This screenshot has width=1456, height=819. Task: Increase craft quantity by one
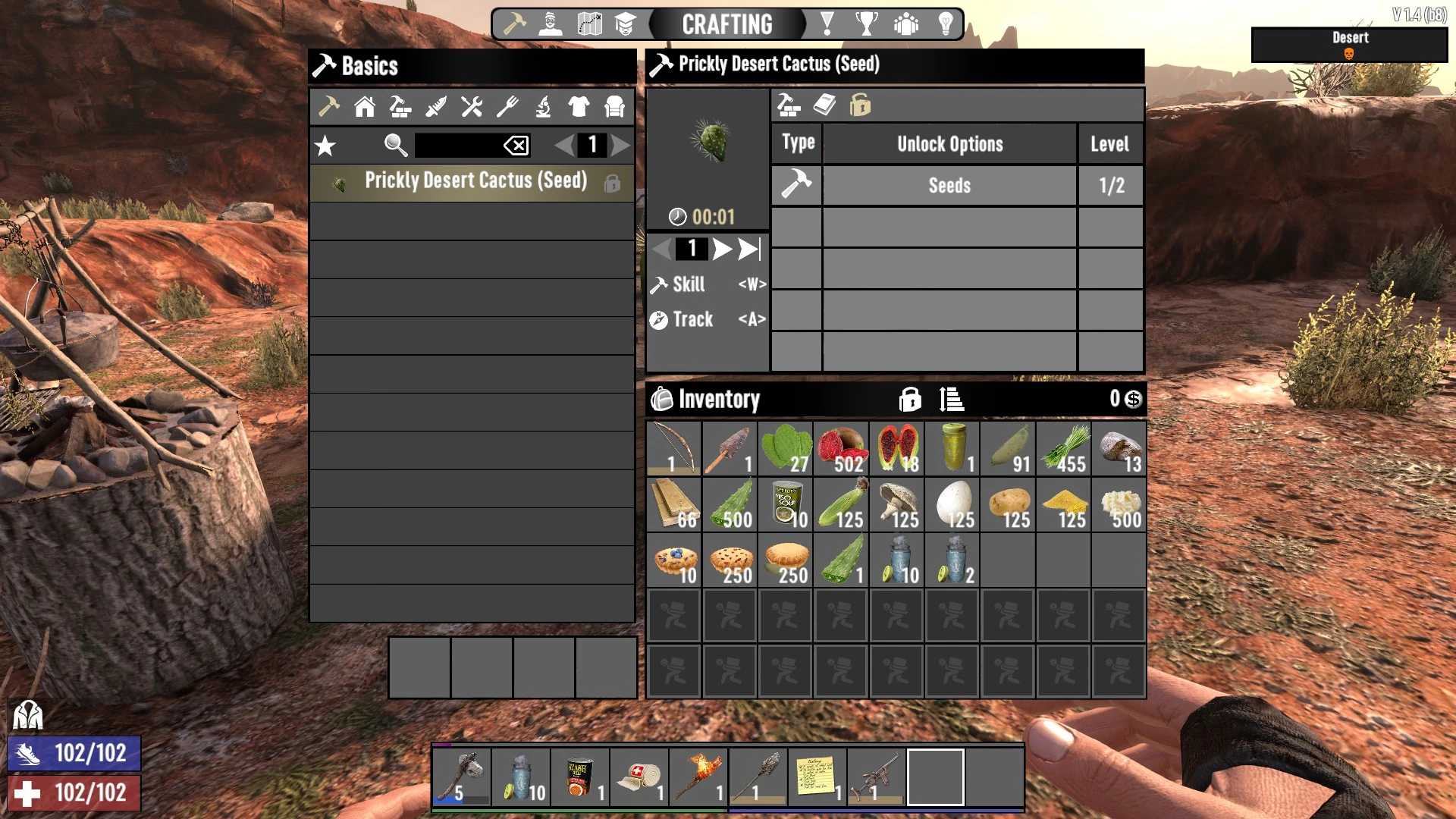click(721, 249)
